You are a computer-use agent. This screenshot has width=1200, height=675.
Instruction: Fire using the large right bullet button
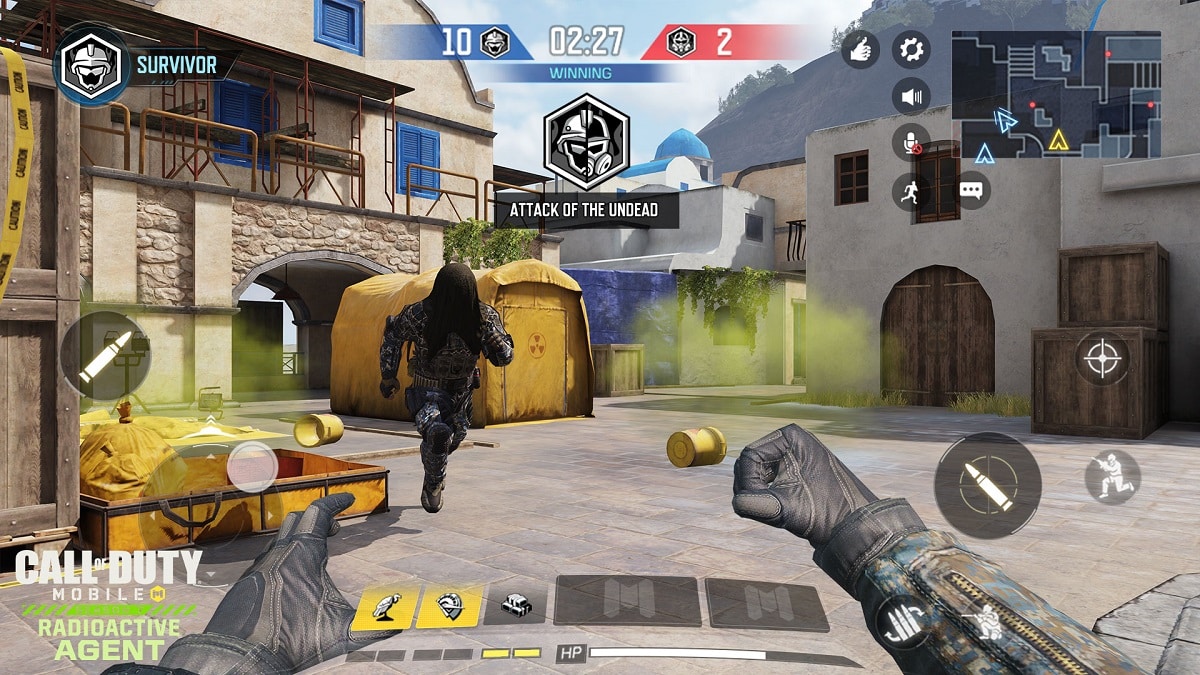(987, 486)
